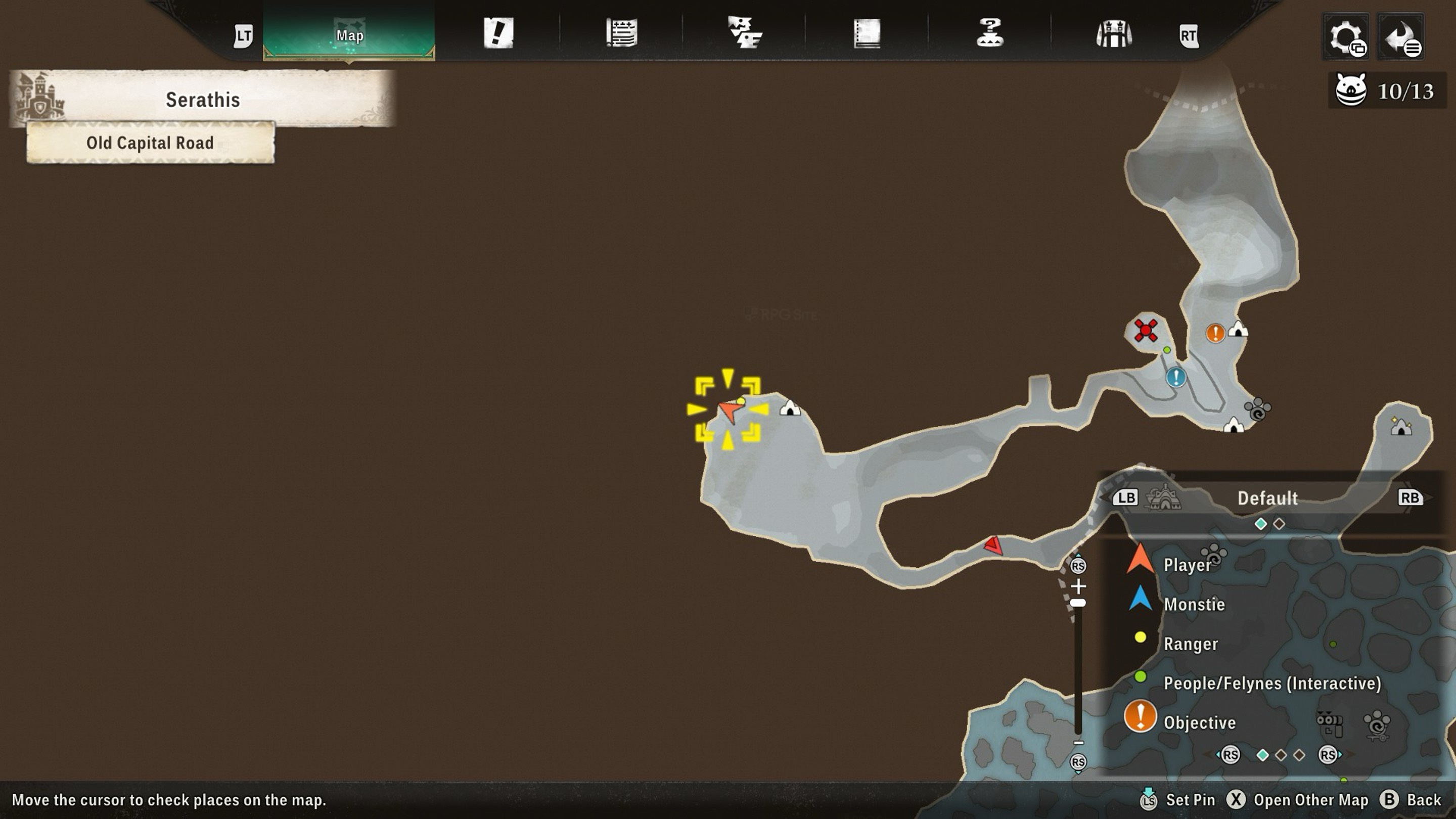Select the blue exclamation marker on map
Image resolution: width=1456 pixels, height=819 pixels.
(1175, 377)
